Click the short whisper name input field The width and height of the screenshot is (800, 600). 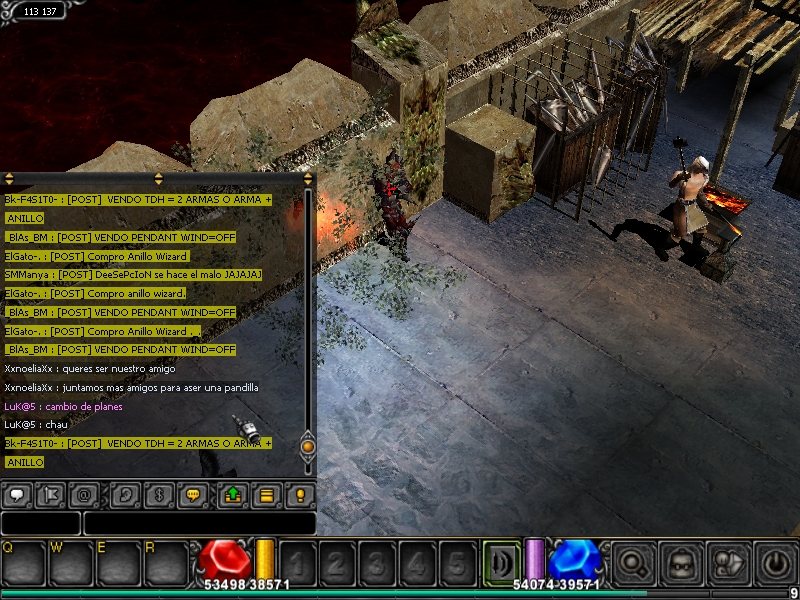(x=40, y=523)
